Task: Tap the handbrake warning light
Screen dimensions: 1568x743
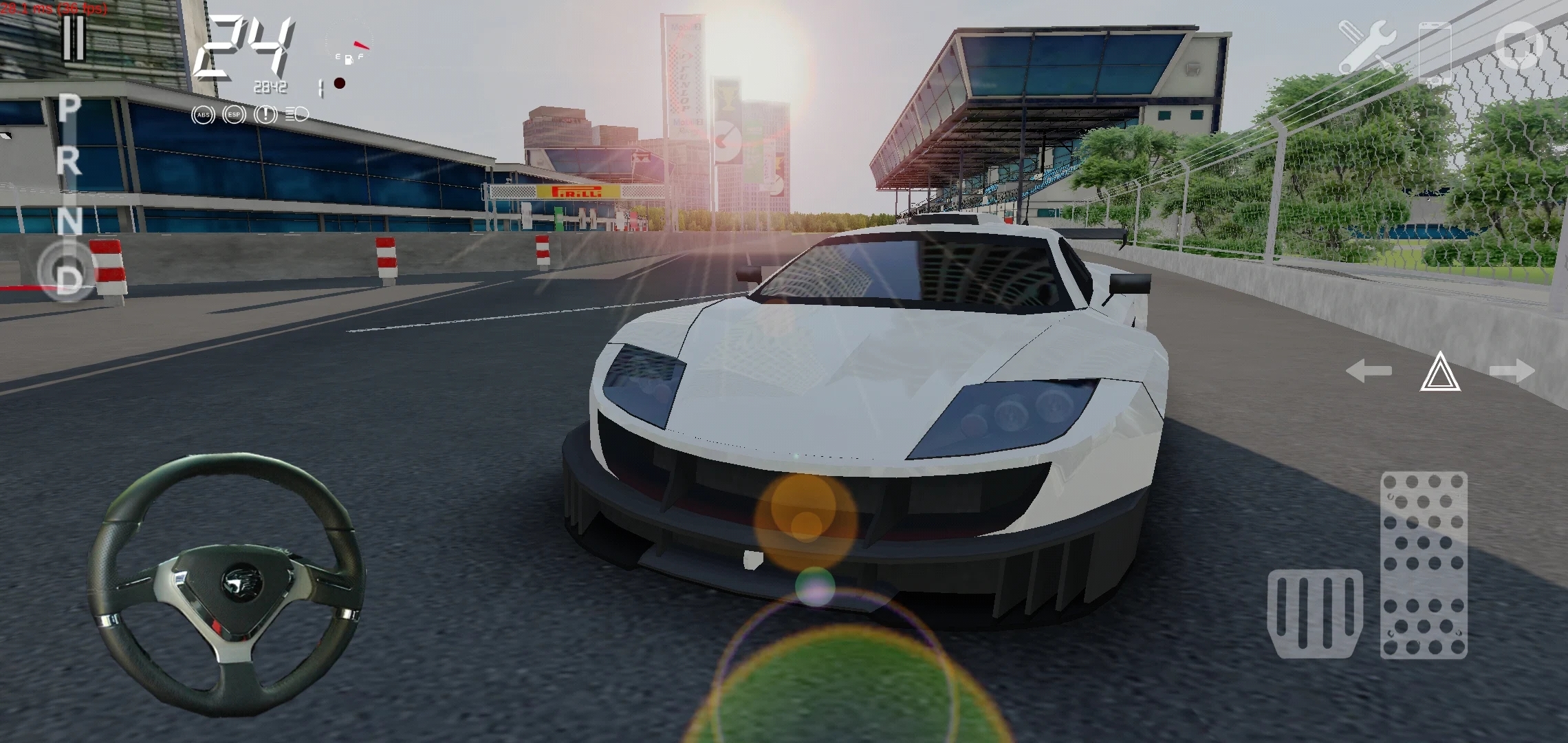Action: [x=266, y=114]
